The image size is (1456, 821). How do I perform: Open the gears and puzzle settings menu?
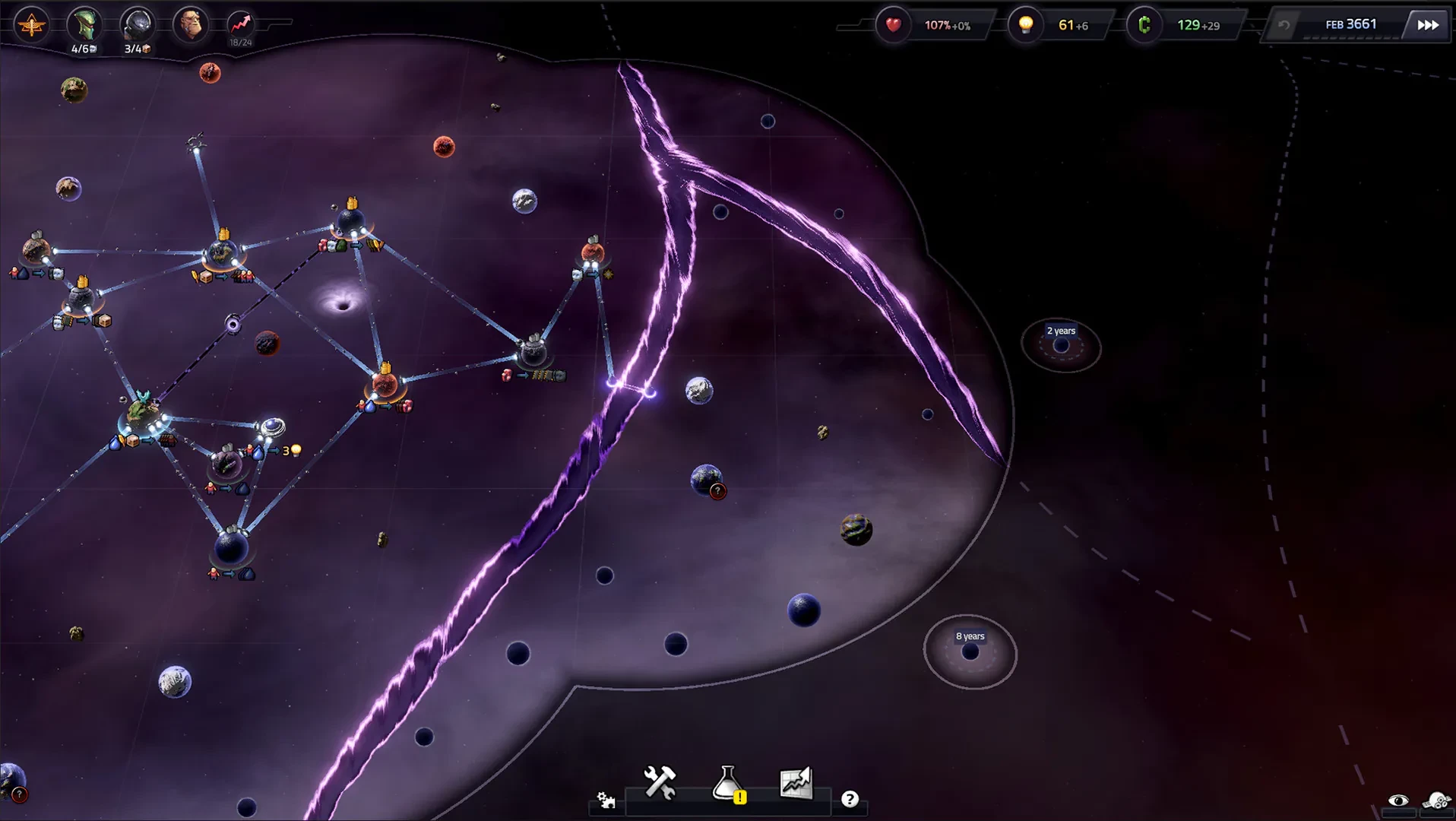(606, 800)
